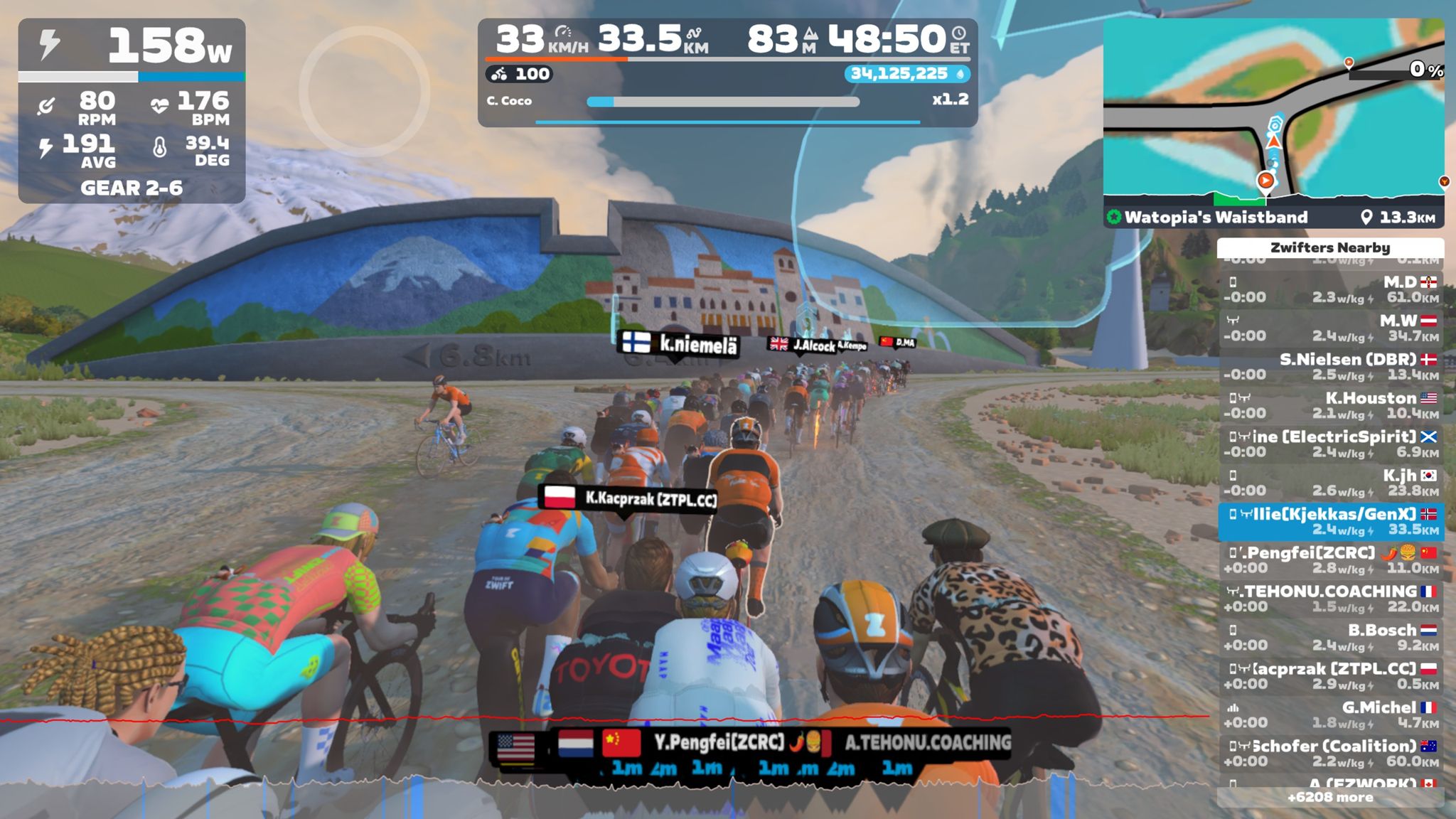Select the K.jh rider row
This screenshot has height=819, width=1456.
pyautogui.click(x=1330, y=483)
